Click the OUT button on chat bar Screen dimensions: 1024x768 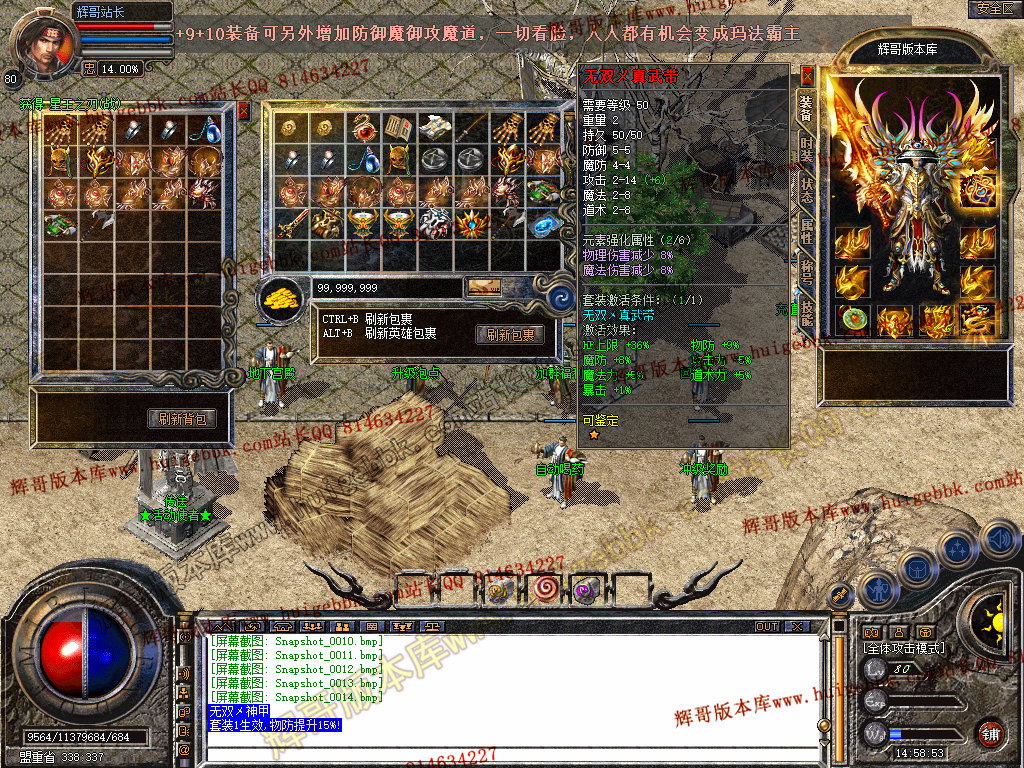tap(766, 626)
